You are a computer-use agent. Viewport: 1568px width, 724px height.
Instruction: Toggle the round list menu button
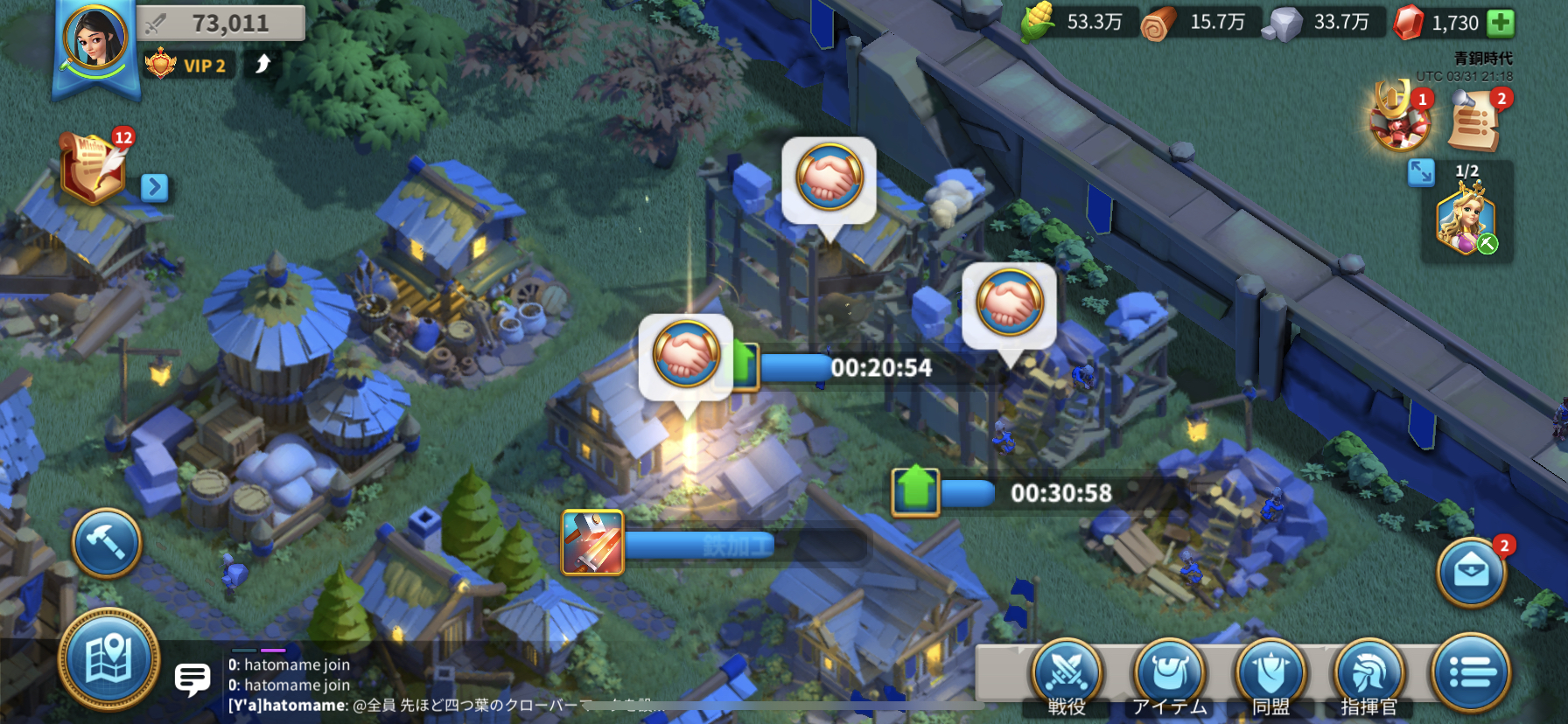pos(1472,672)
